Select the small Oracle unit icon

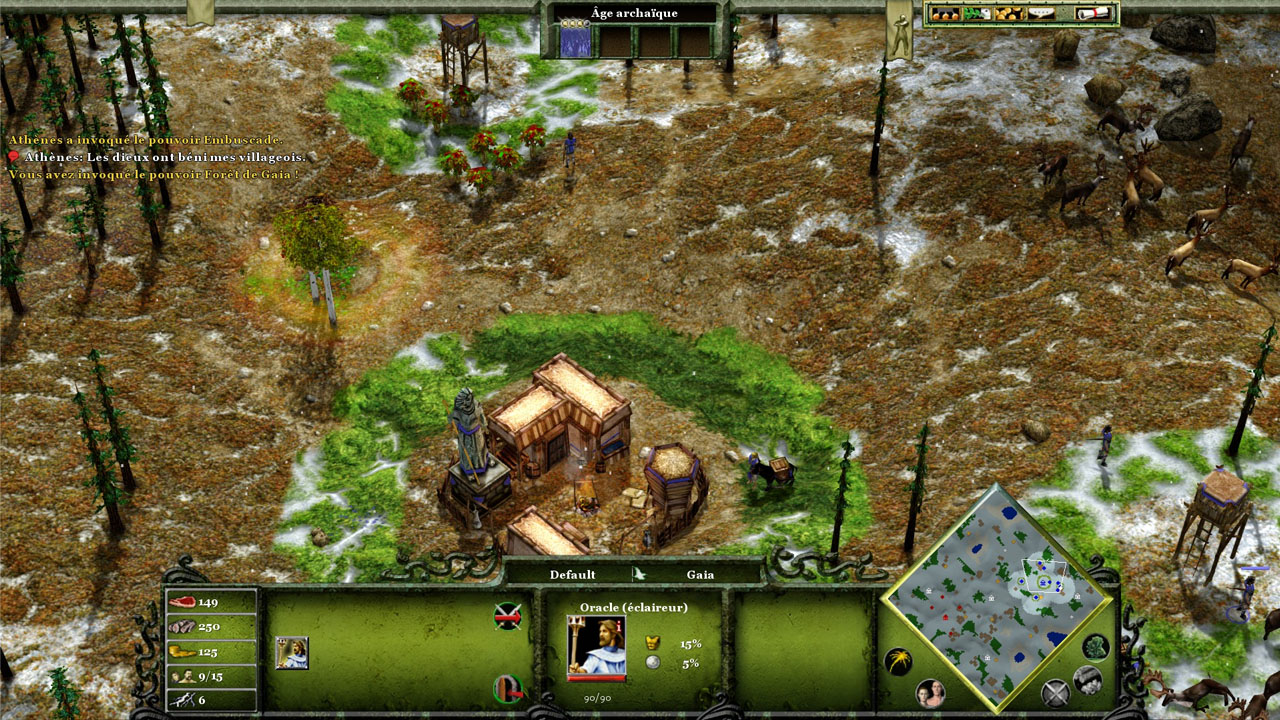(x=292, y=653)
